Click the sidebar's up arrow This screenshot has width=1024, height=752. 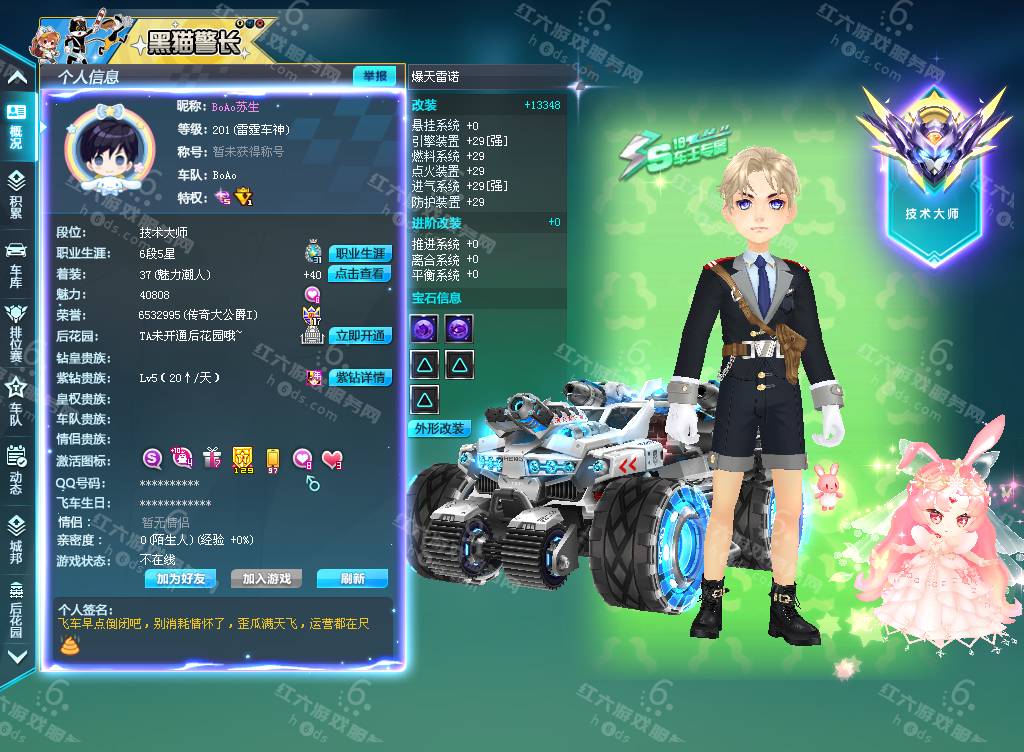(16, 76)
